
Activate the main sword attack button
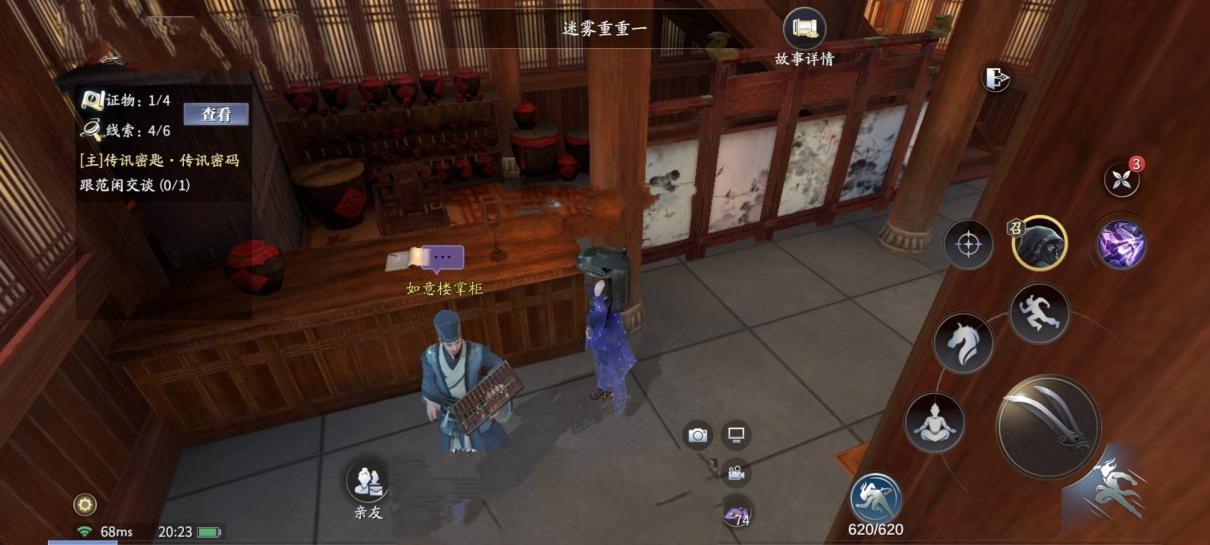pos(1047,427)
